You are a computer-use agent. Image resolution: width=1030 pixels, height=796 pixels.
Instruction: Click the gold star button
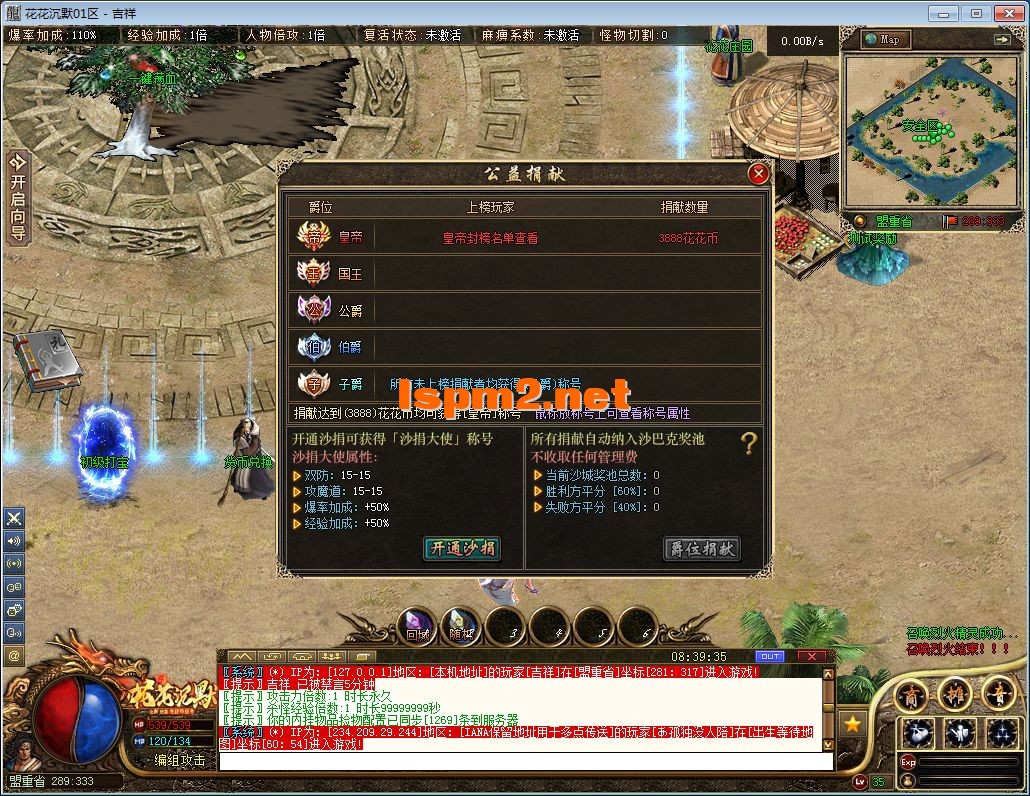(852, 722)
